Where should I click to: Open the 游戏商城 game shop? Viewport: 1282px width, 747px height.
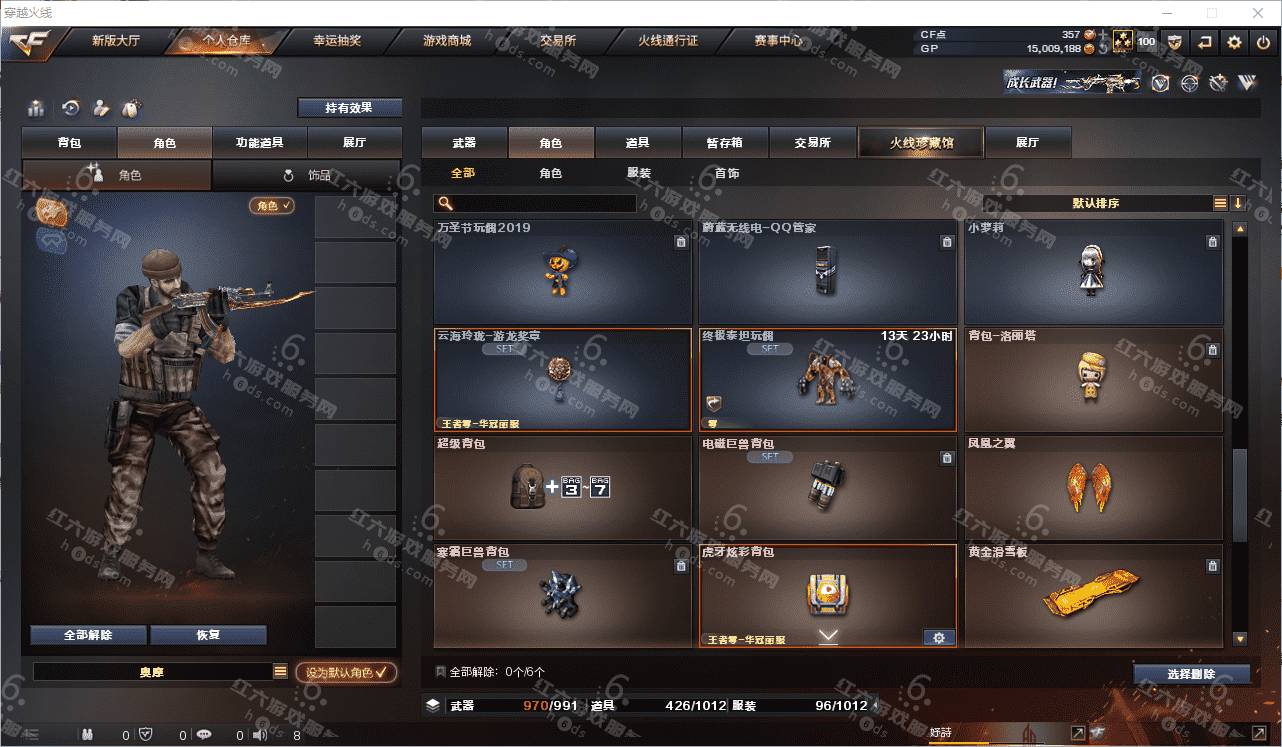coord(446,41)
